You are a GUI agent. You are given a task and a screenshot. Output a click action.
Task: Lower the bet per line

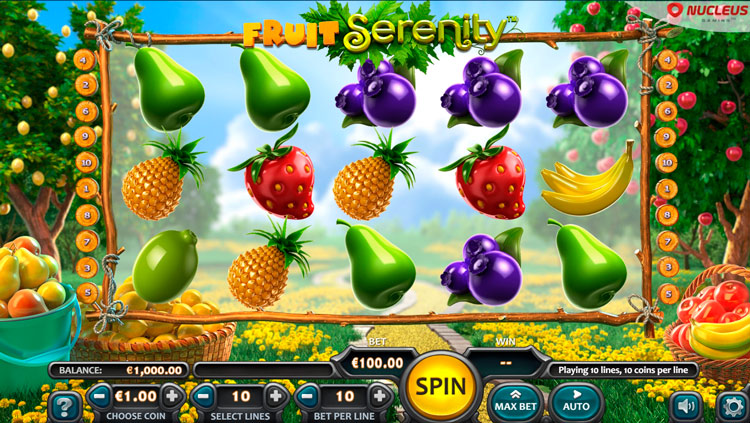[x=308, y=395]
